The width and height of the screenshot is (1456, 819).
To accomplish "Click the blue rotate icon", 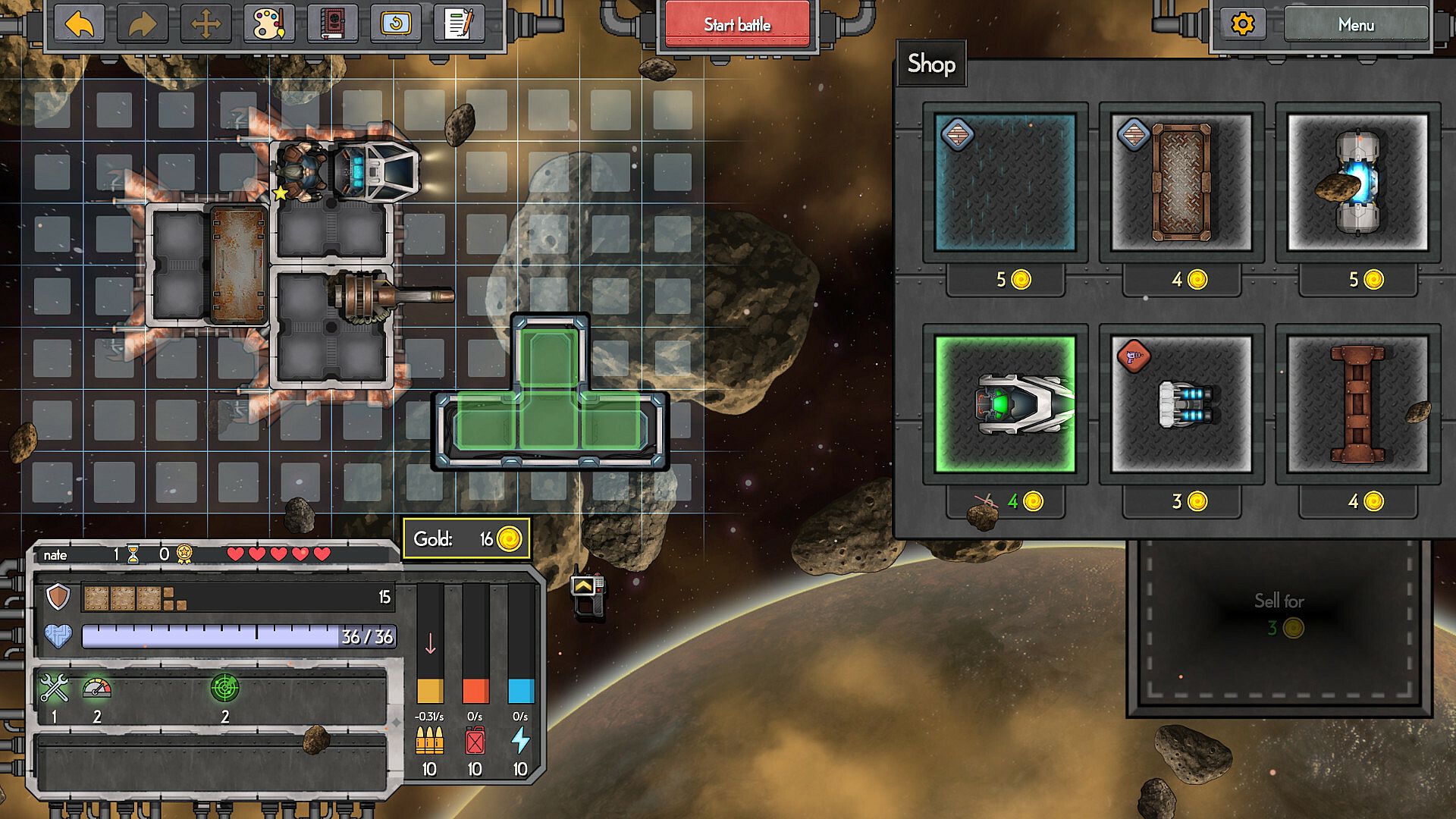I will [x=395, y=25].
